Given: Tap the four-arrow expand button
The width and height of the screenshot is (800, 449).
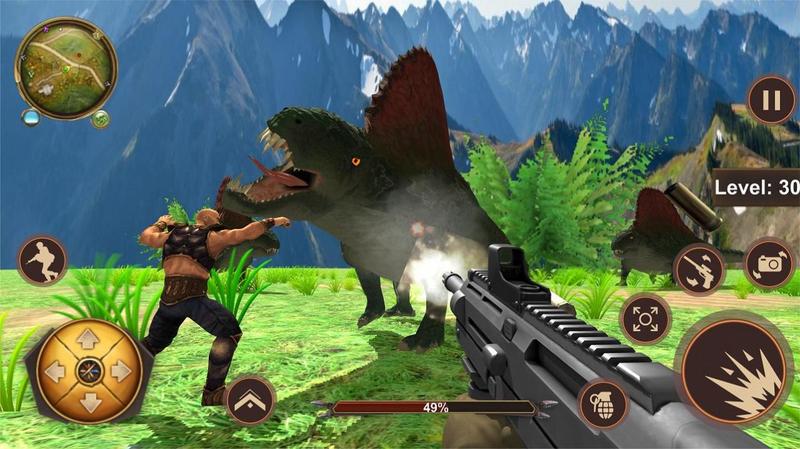Looking at the screenshot, I should pyautogui.click(x=645, y=320).
